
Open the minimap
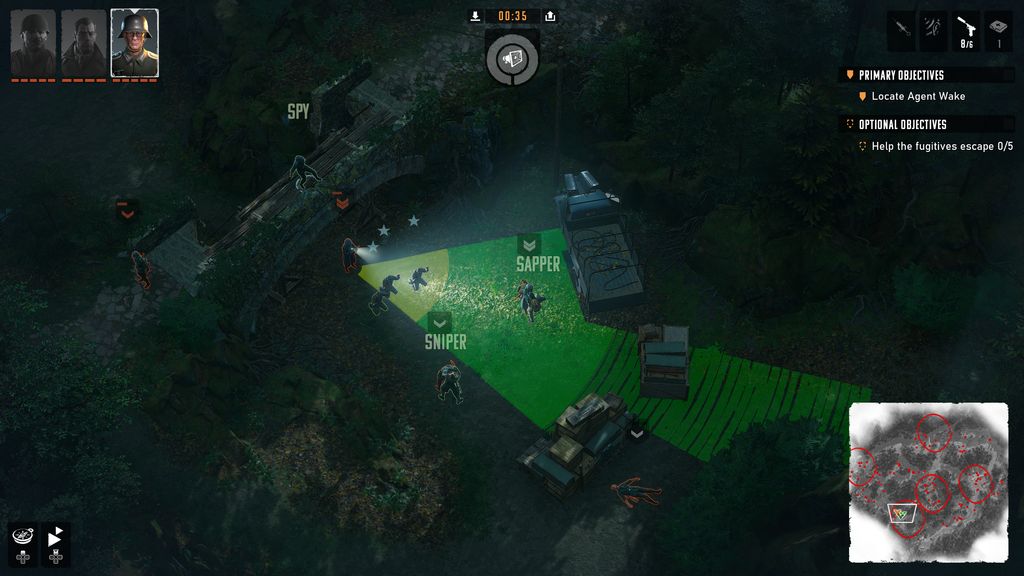point(927,482)
